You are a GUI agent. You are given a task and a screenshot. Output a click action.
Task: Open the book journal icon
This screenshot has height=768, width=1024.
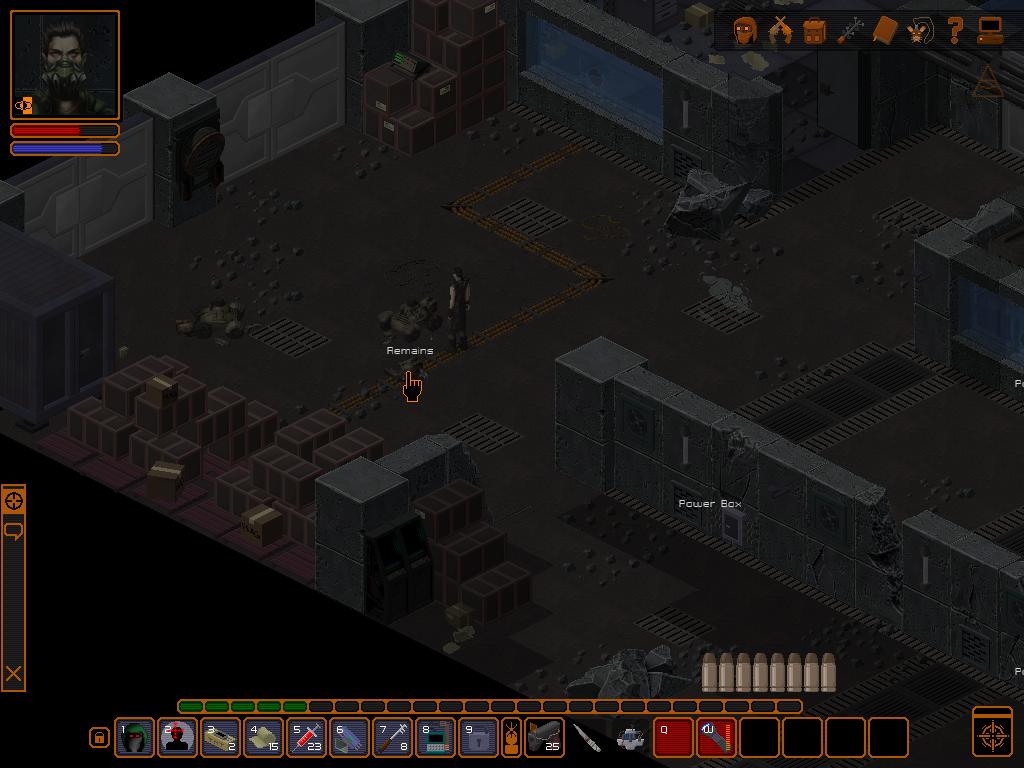pyautogui.click(x=885, y=30)
